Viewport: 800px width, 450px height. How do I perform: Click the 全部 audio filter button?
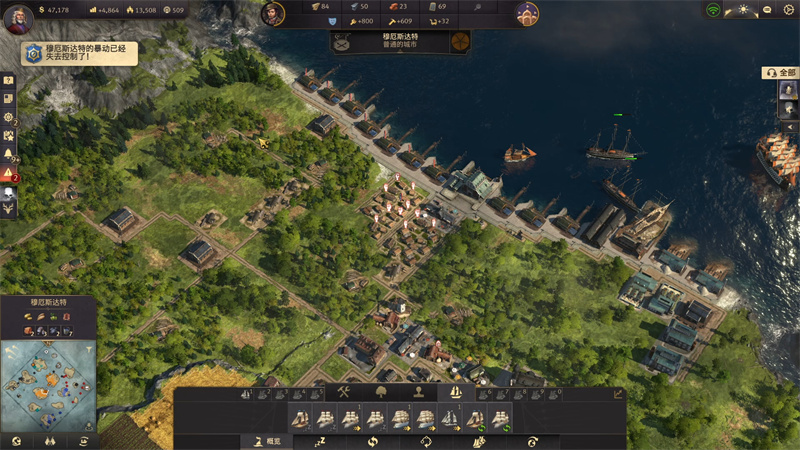point(782,73)
